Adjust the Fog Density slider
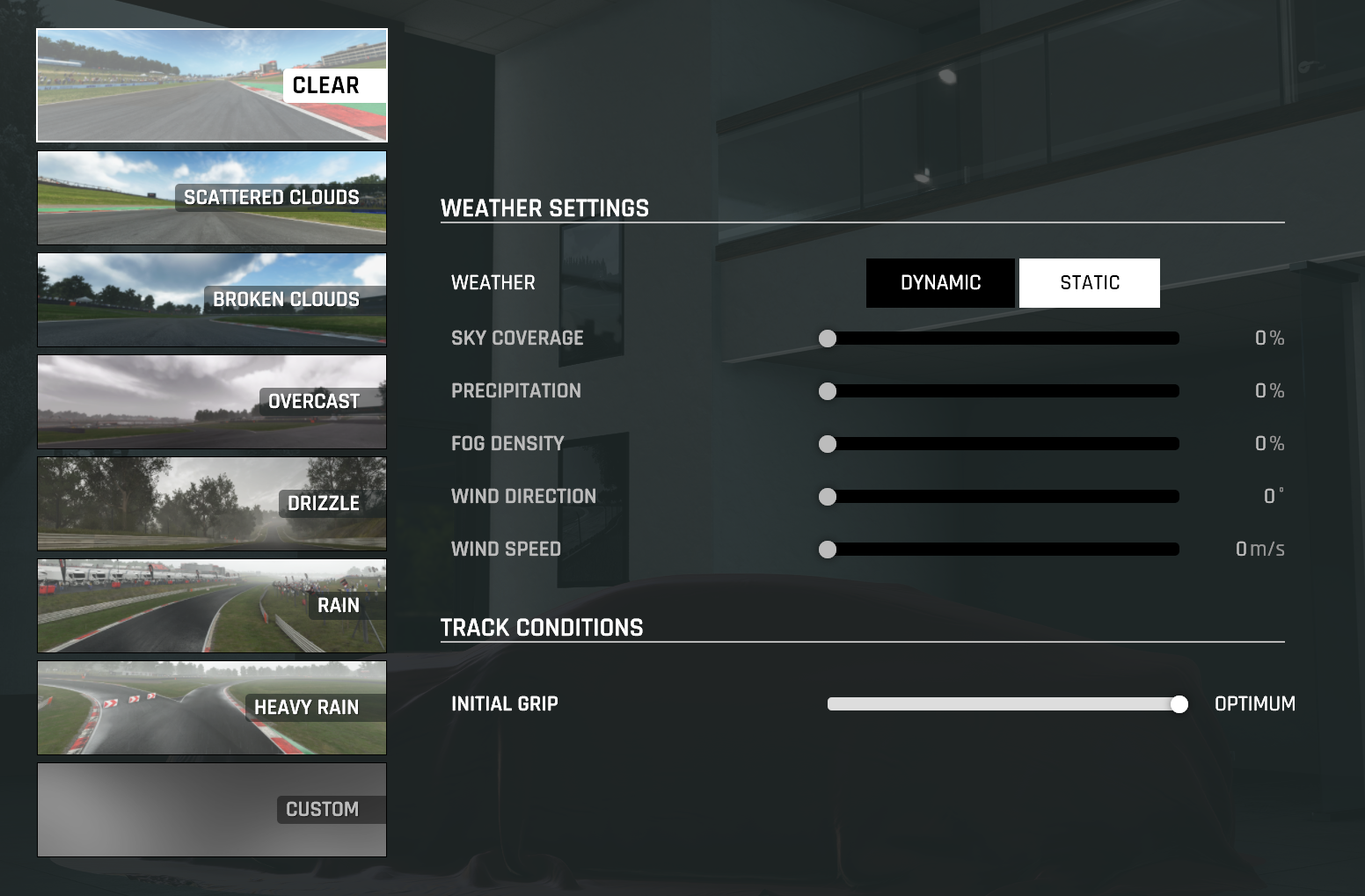 [828, 444]
